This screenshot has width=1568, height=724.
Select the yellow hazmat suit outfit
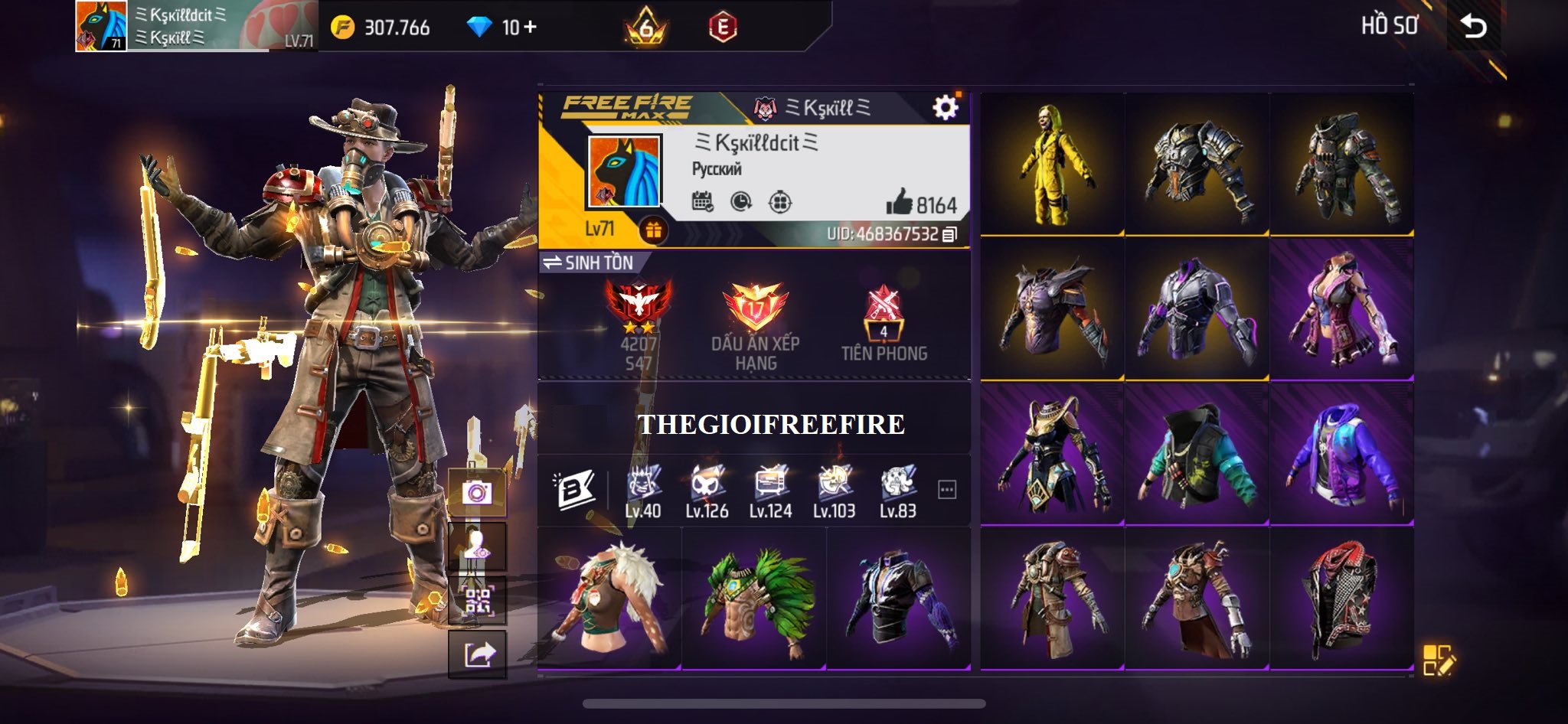pyautogui.click(x=1052, y=165)
